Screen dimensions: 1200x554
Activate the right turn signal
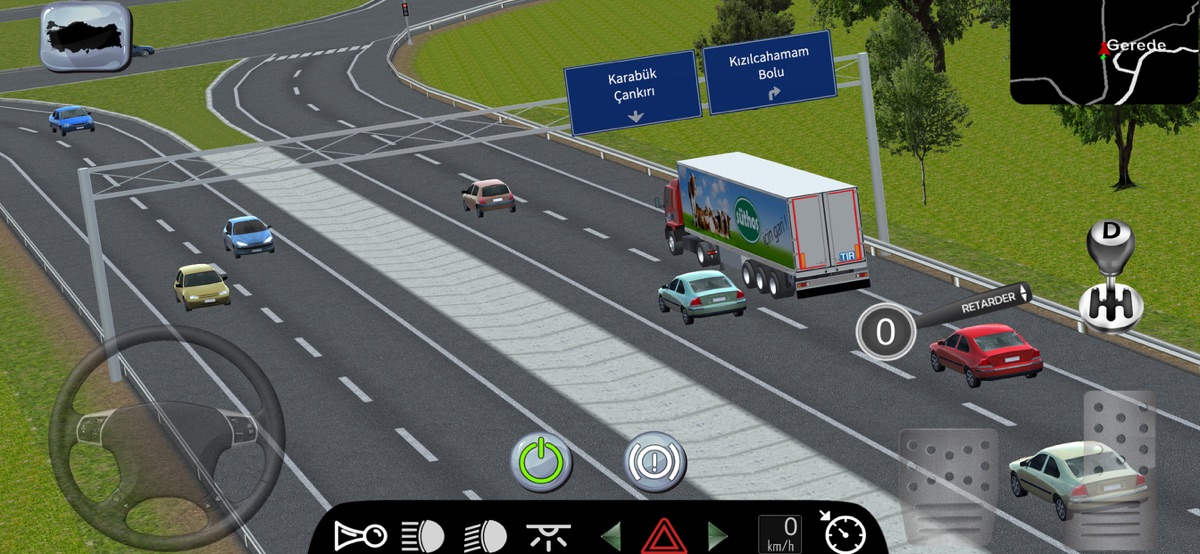[x=716, y=535]
